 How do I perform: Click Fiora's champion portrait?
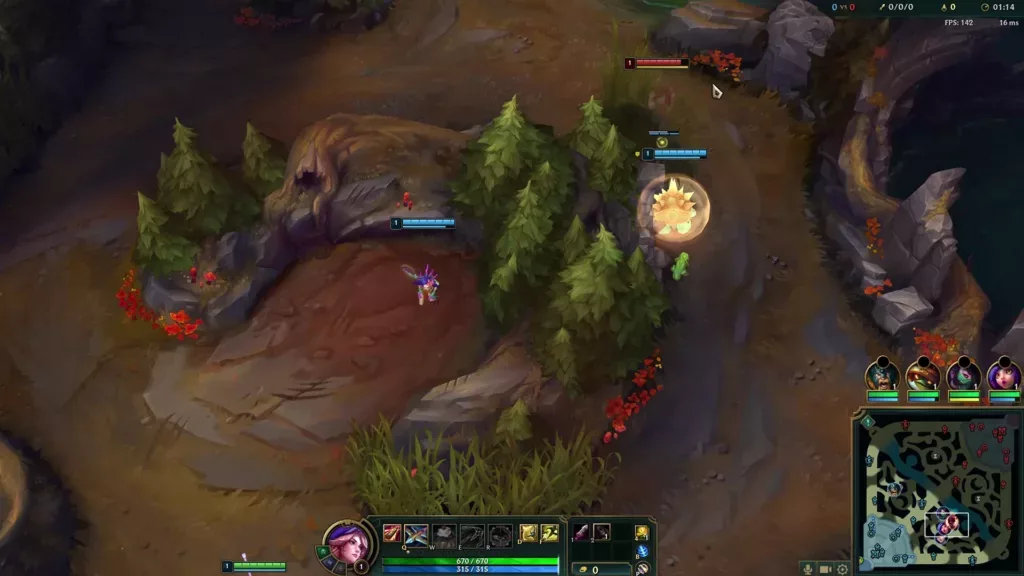(x=347, y=543)
